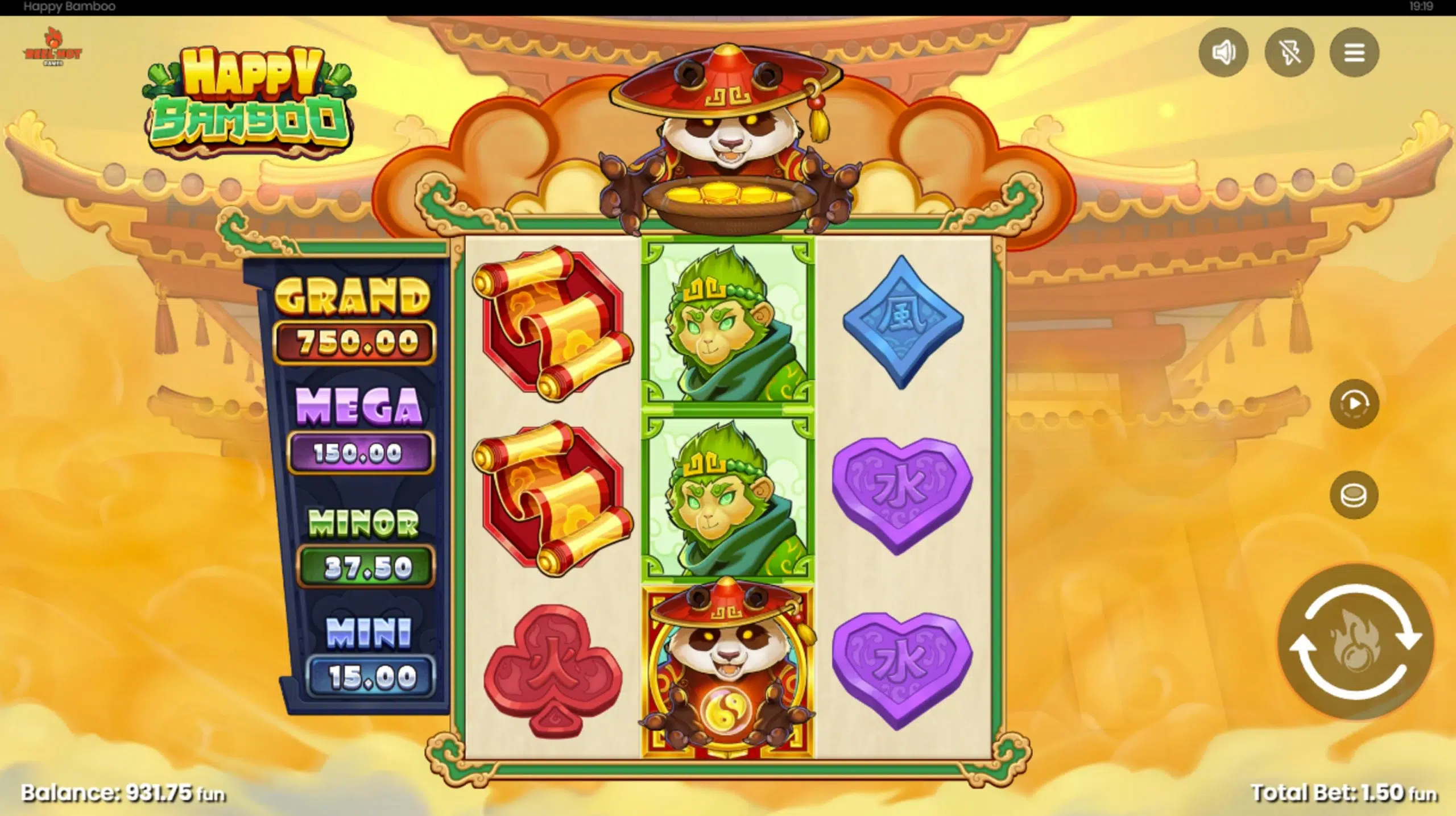Click the Happy Bamboo title bar
Image resolution: width=1456 pixels, height=816 pixels.
68,7
